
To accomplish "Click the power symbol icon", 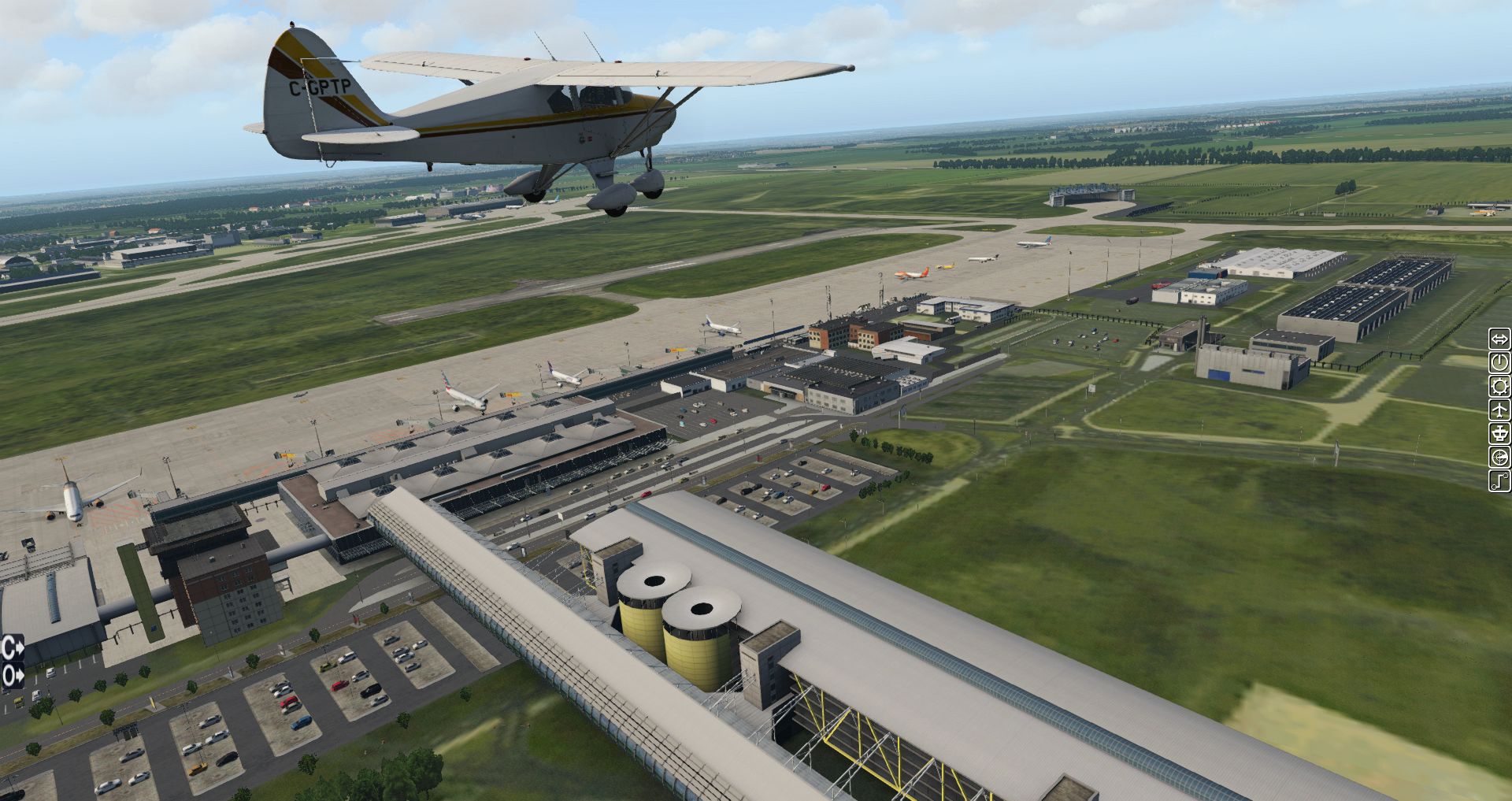I will pyautogui.click(x=1499, y=363).
